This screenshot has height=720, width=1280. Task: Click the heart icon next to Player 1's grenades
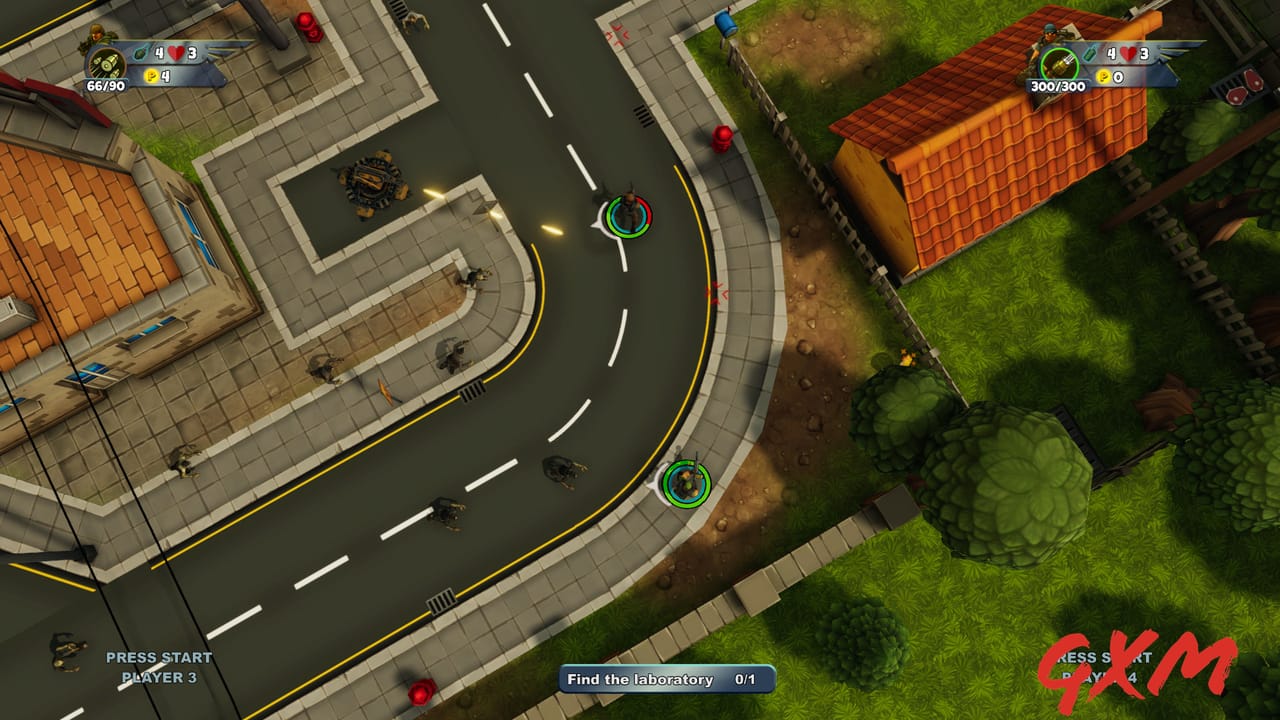click(175, 52)
